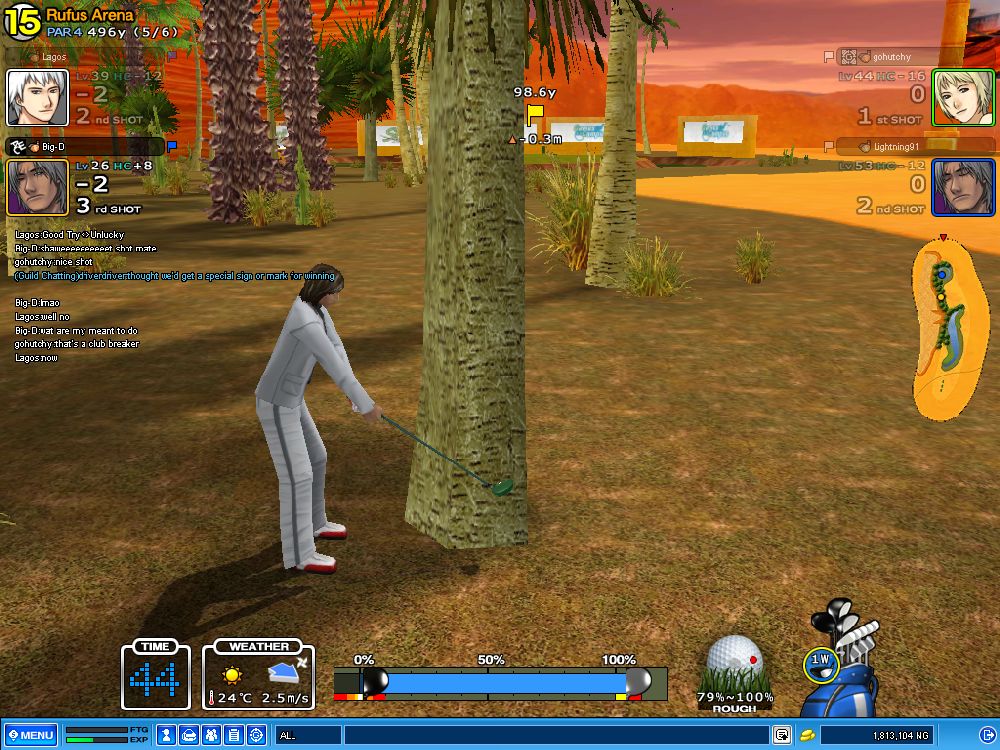1000x750 pixels.
Task: Focus the chat text input box
Action: tap(555, 735)
